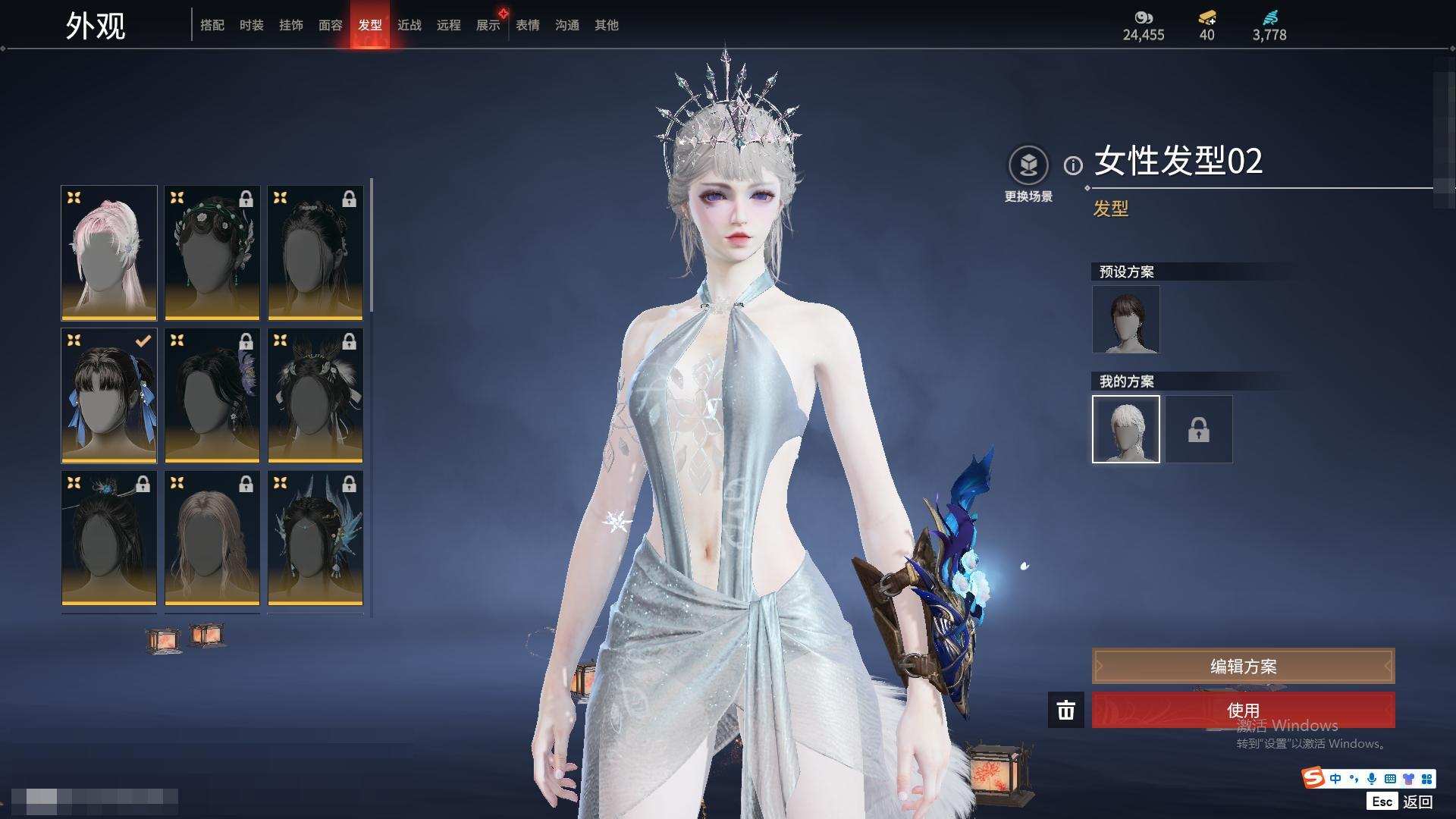Switch to the 其他 tab

[x=606, y=25]
